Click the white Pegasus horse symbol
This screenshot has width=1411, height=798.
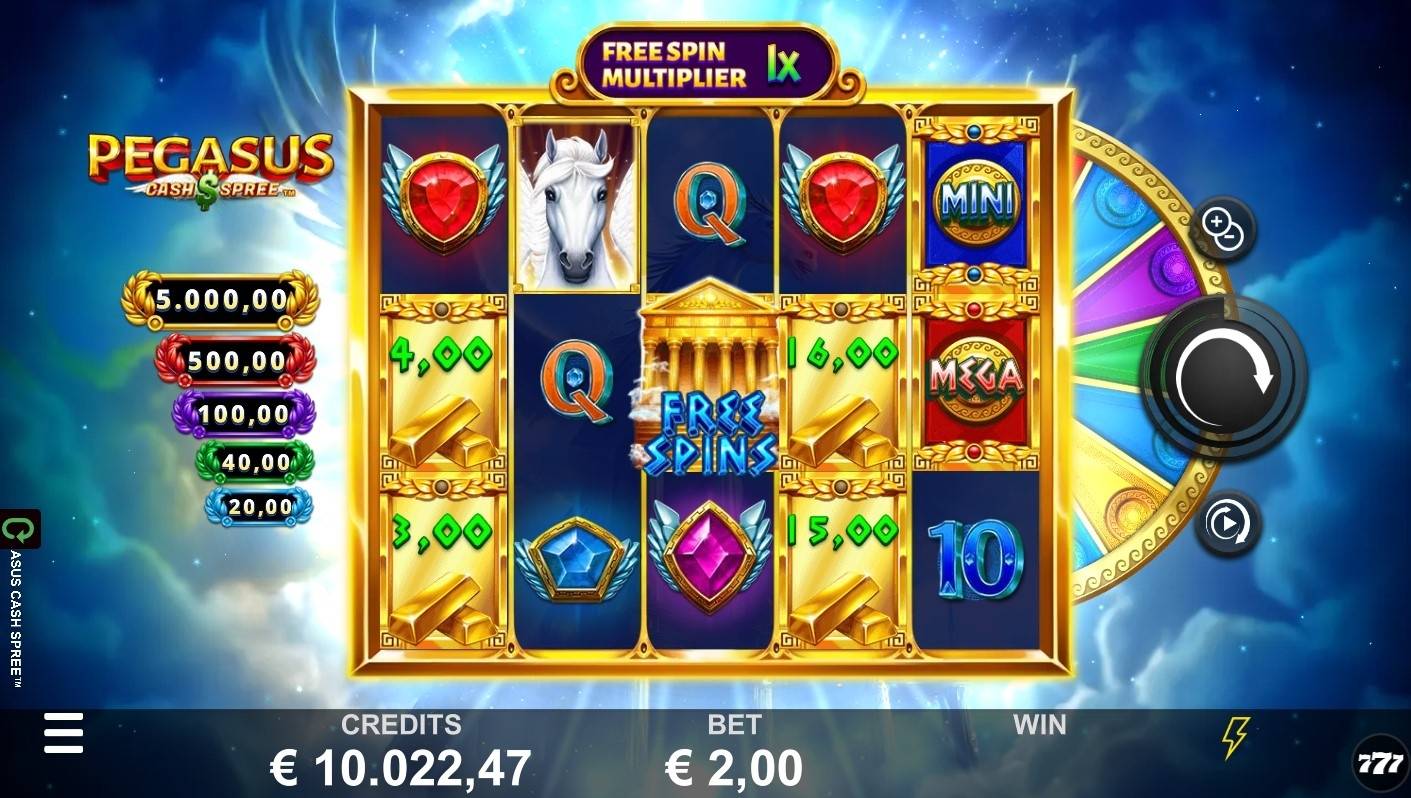576,200
